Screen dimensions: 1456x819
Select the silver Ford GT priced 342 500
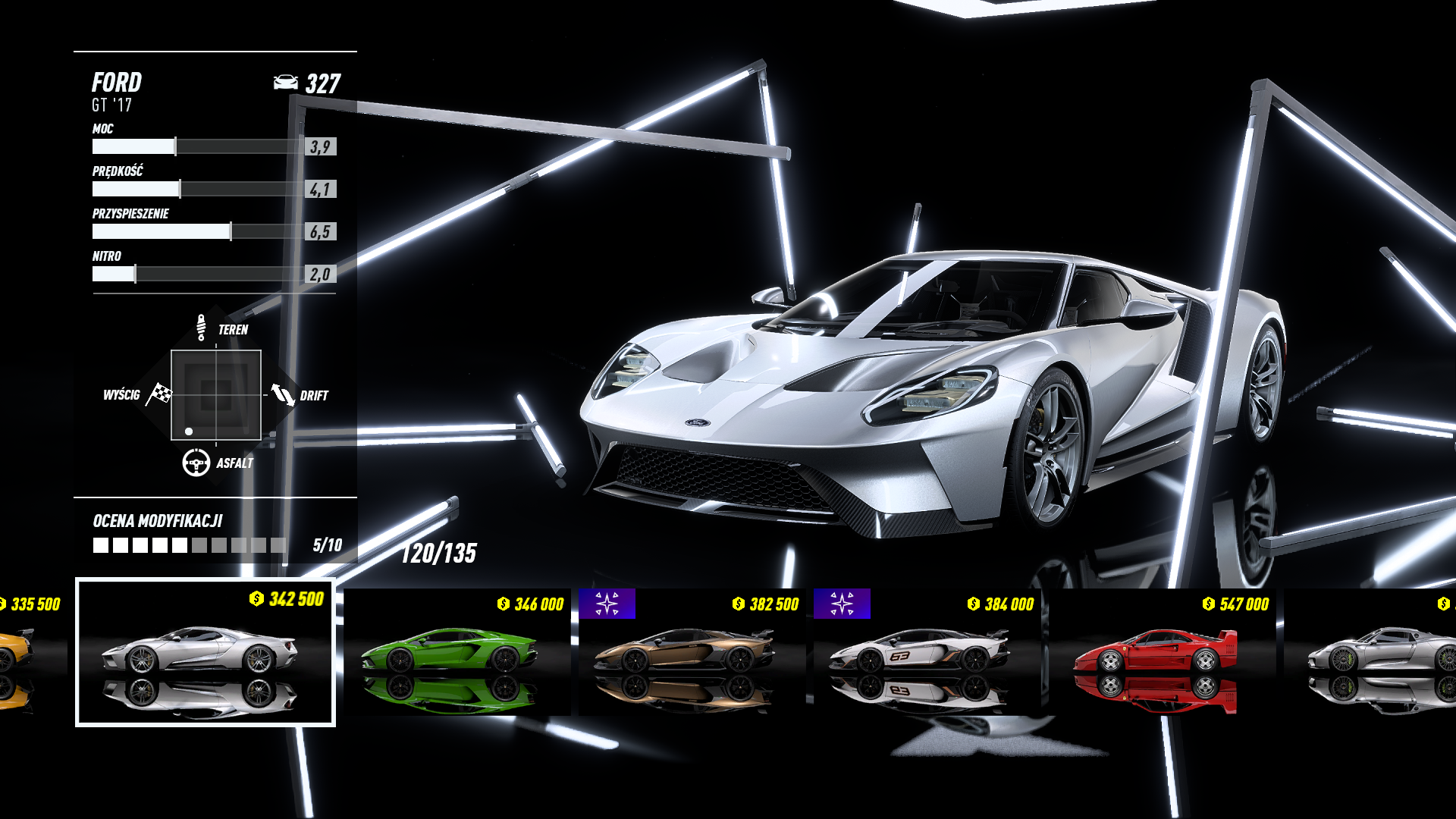pyautogui.click(x=205, y=652)
